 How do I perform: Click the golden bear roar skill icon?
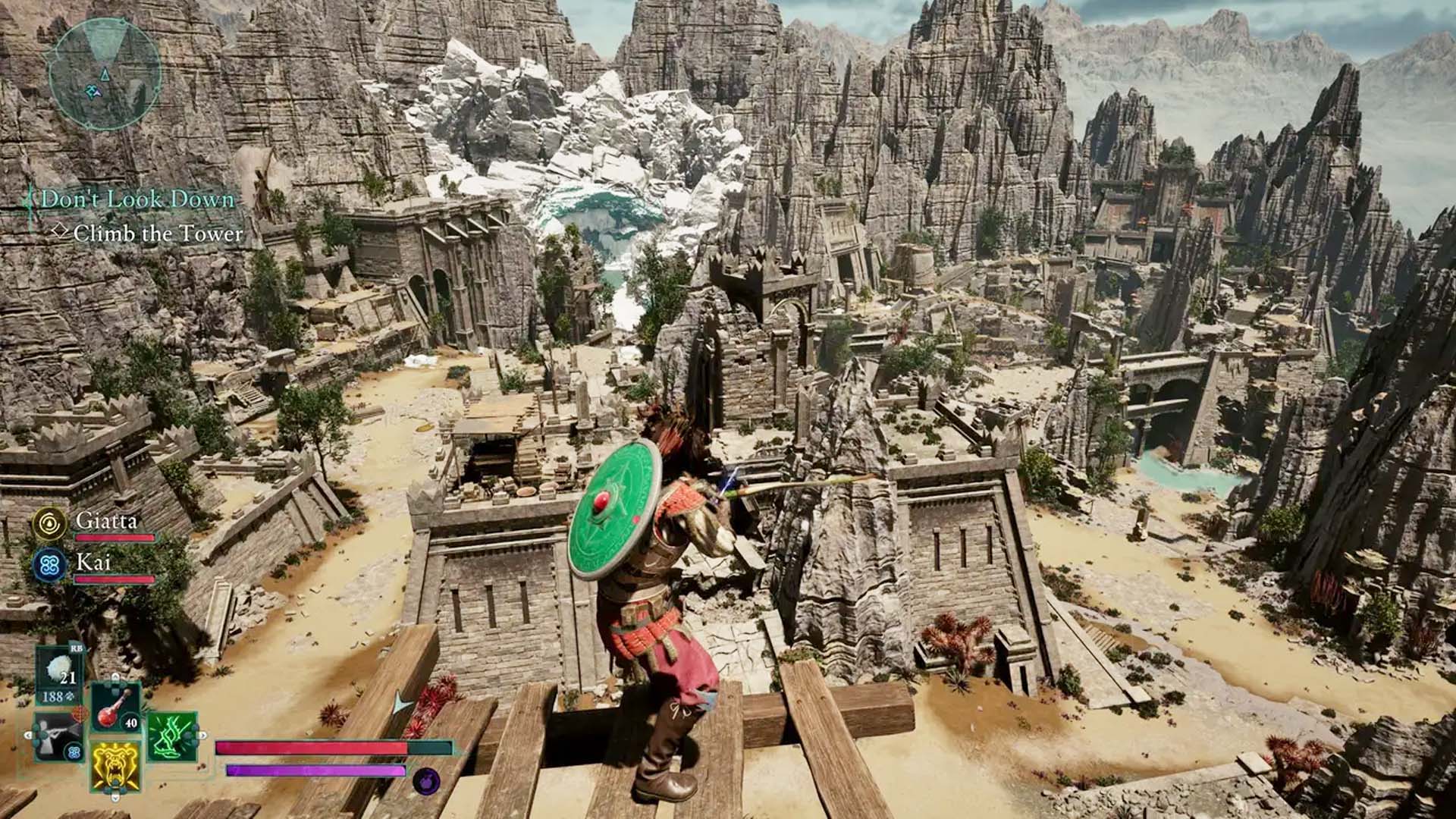tap(115, 767)
